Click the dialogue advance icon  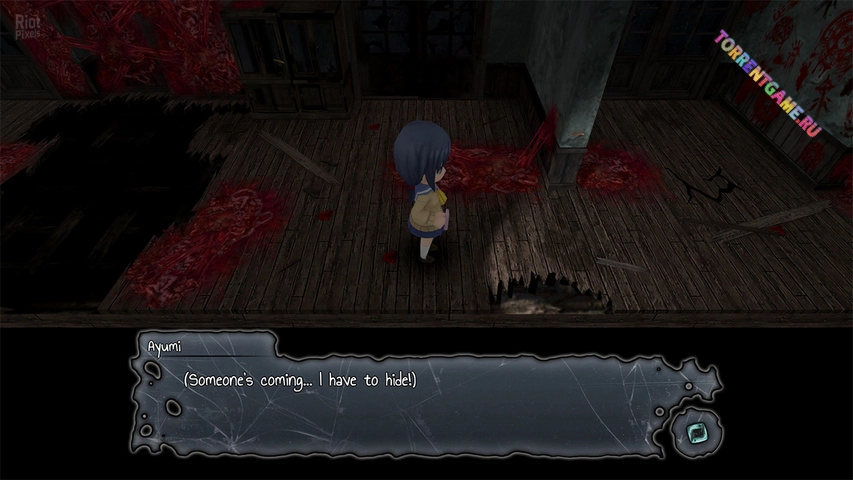[x=692, y=433]
